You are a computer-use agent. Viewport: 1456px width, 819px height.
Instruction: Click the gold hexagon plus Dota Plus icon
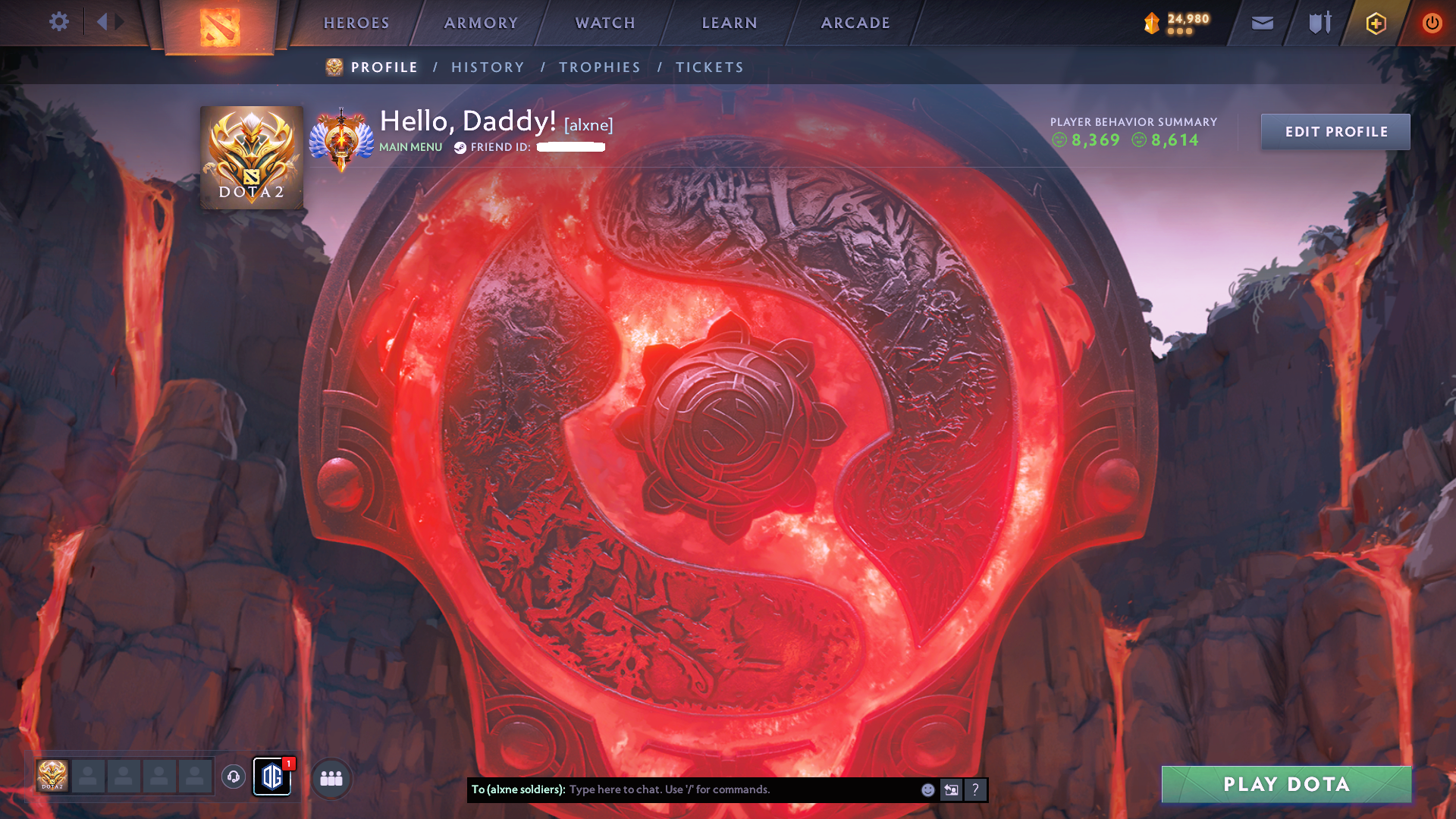1374,23
